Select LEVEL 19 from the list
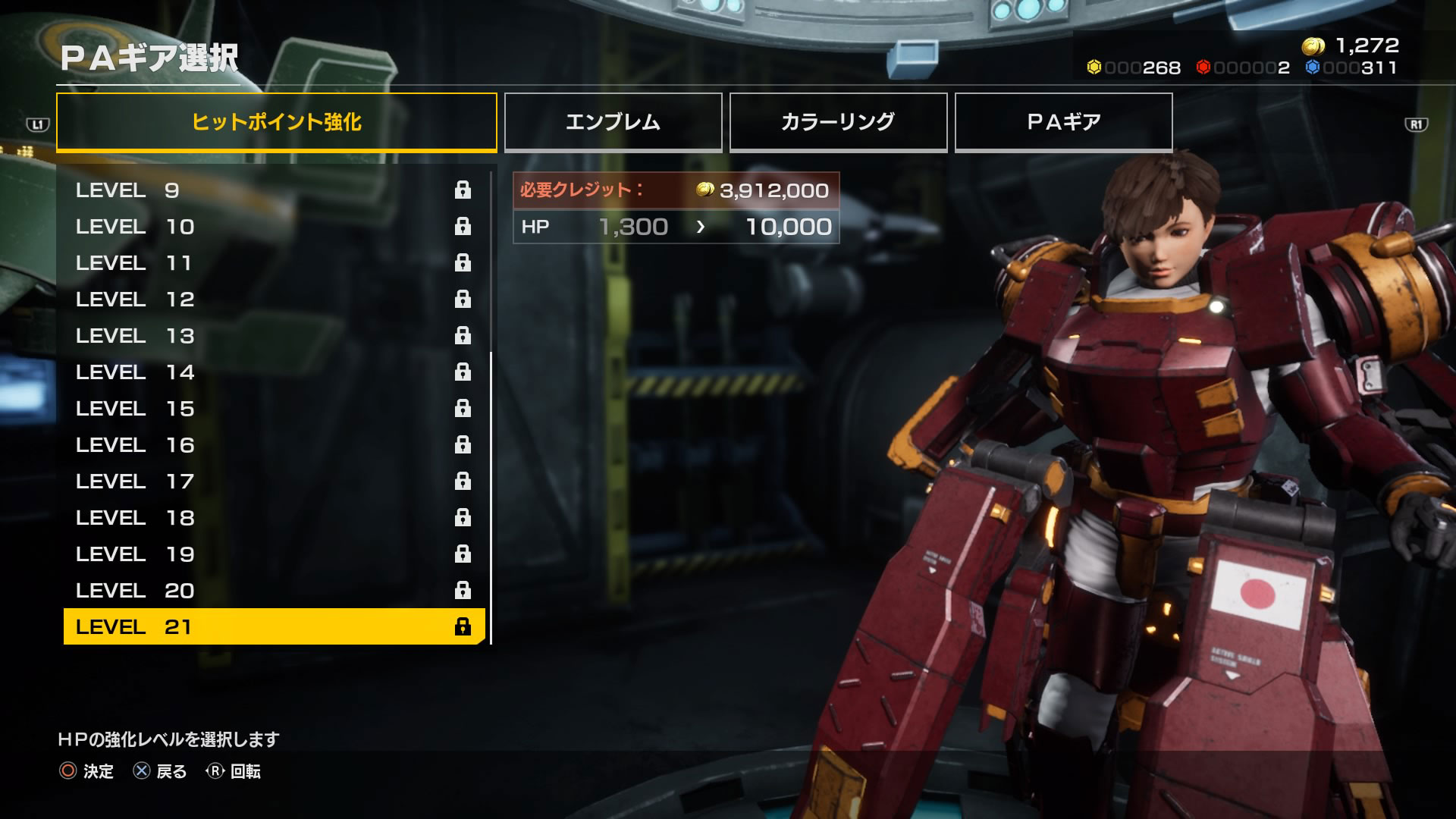Screen dimensions: 1456x819 [273, 554]
